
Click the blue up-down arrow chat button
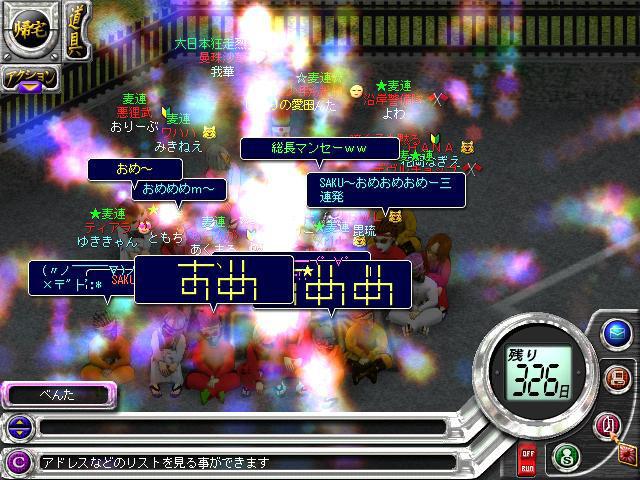17,427
